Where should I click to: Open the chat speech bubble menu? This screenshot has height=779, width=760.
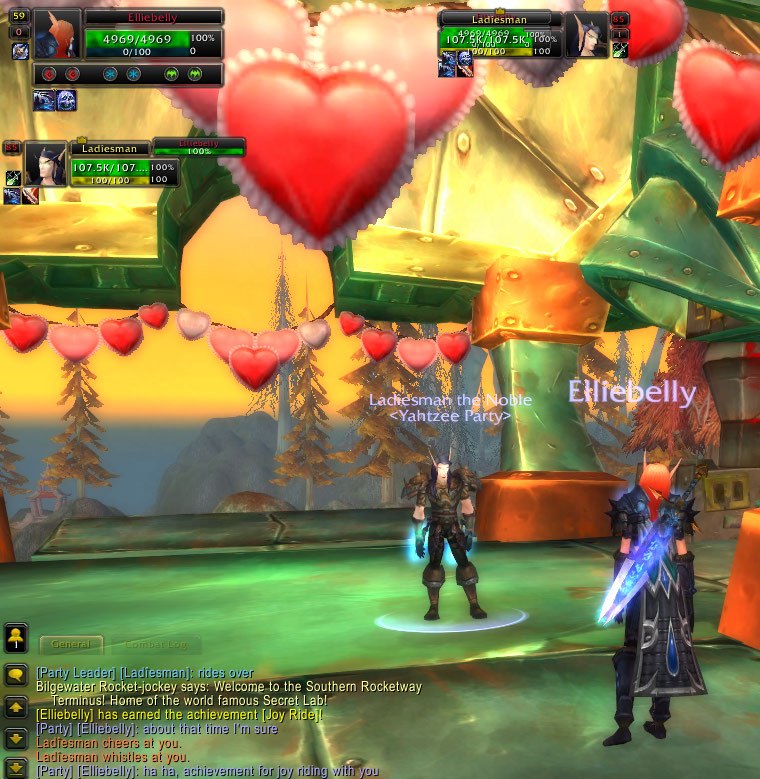point(15,676)
